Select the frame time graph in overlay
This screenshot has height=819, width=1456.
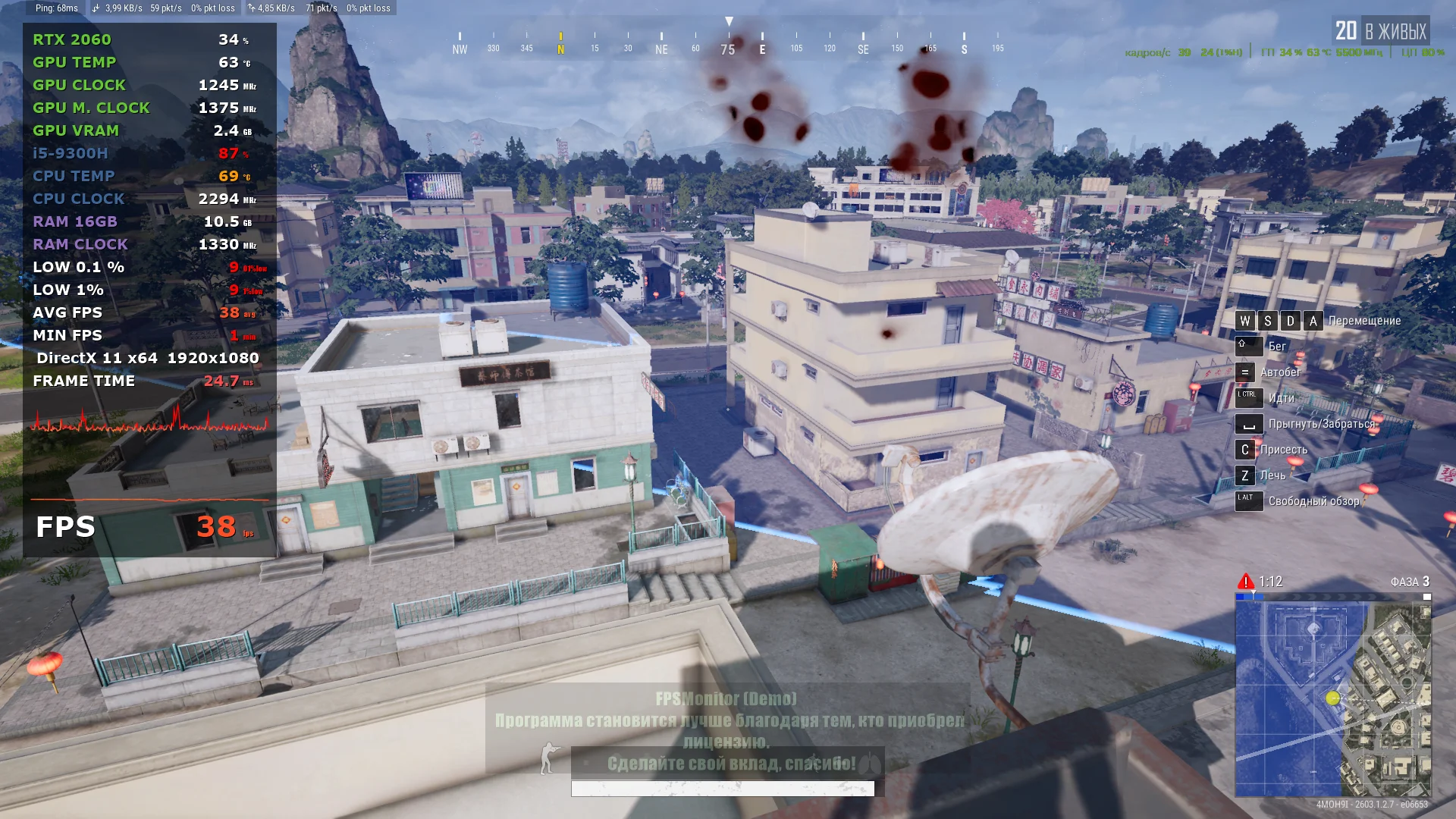point(149,419)
